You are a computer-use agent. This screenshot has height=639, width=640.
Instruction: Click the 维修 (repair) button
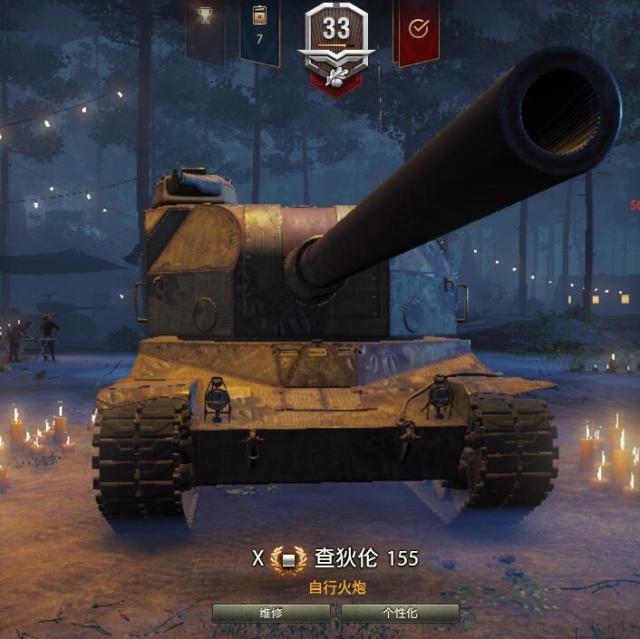coord(271,613)
